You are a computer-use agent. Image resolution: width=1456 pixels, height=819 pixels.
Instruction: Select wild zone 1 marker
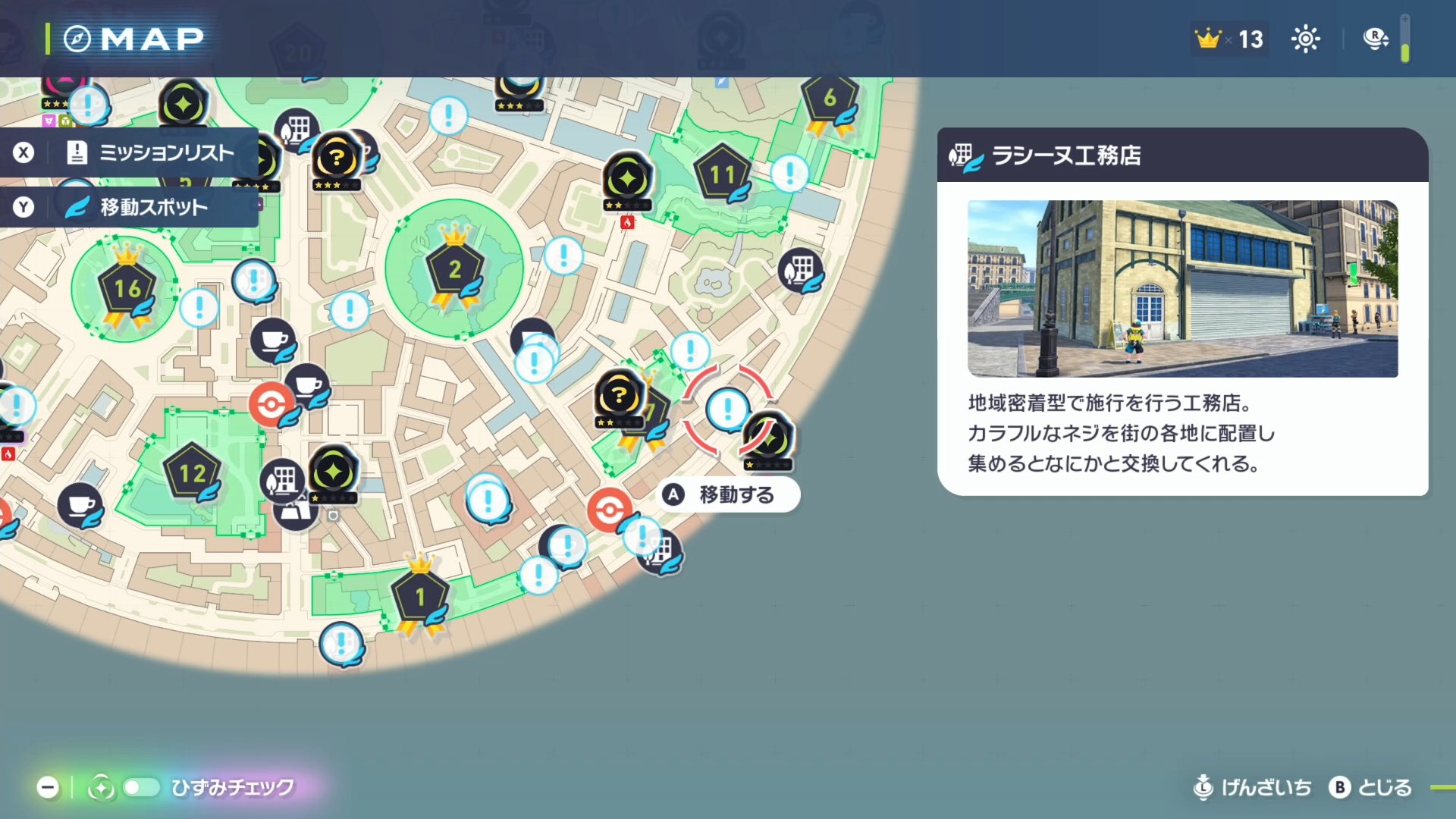coord(419,598)
